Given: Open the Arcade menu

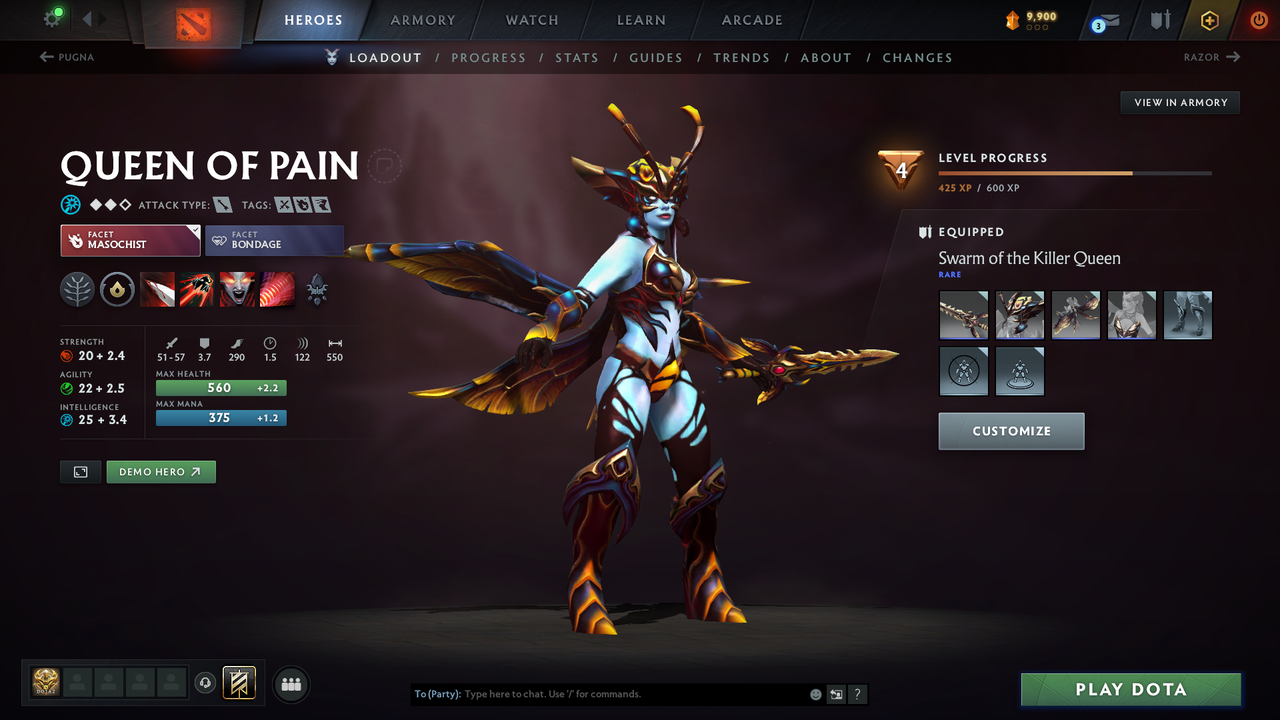Looking at the screenshot, I should click(x=751, y=20).
